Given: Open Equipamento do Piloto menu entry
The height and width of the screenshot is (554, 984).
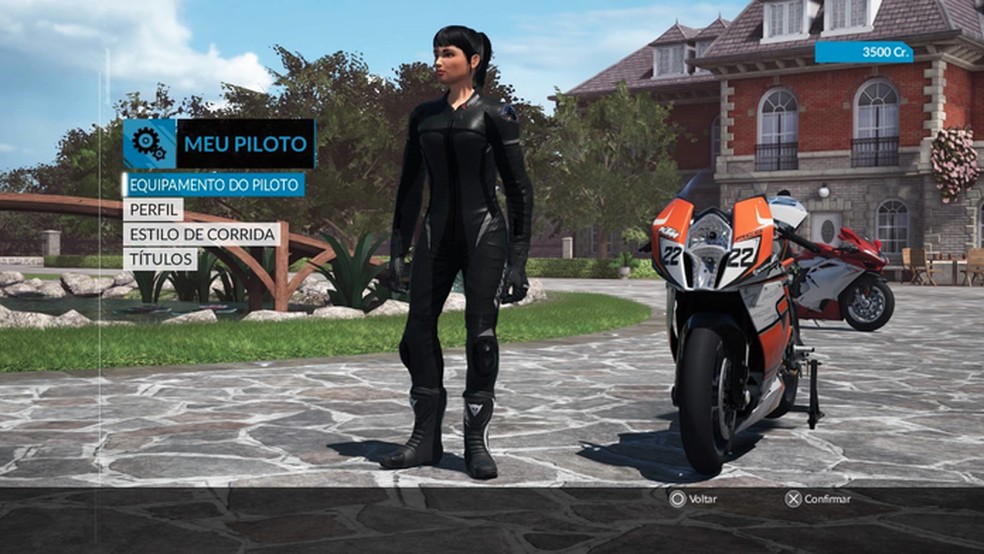Looking at the screenshot, I should tap(213, 185).
